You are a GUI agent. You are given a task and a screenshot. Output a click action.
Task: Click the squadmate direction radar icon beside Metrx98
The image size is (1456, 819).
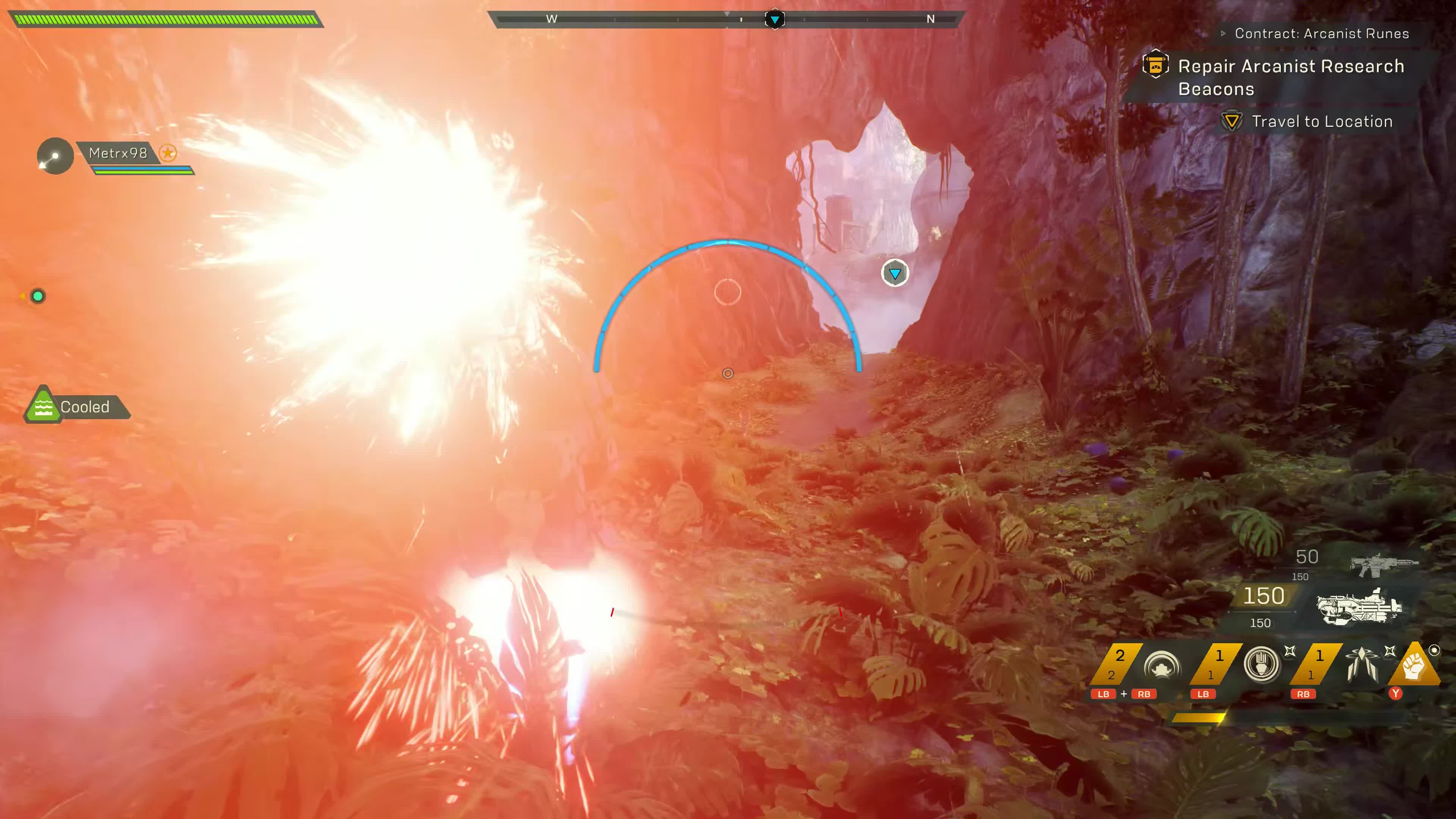(55, 156)
